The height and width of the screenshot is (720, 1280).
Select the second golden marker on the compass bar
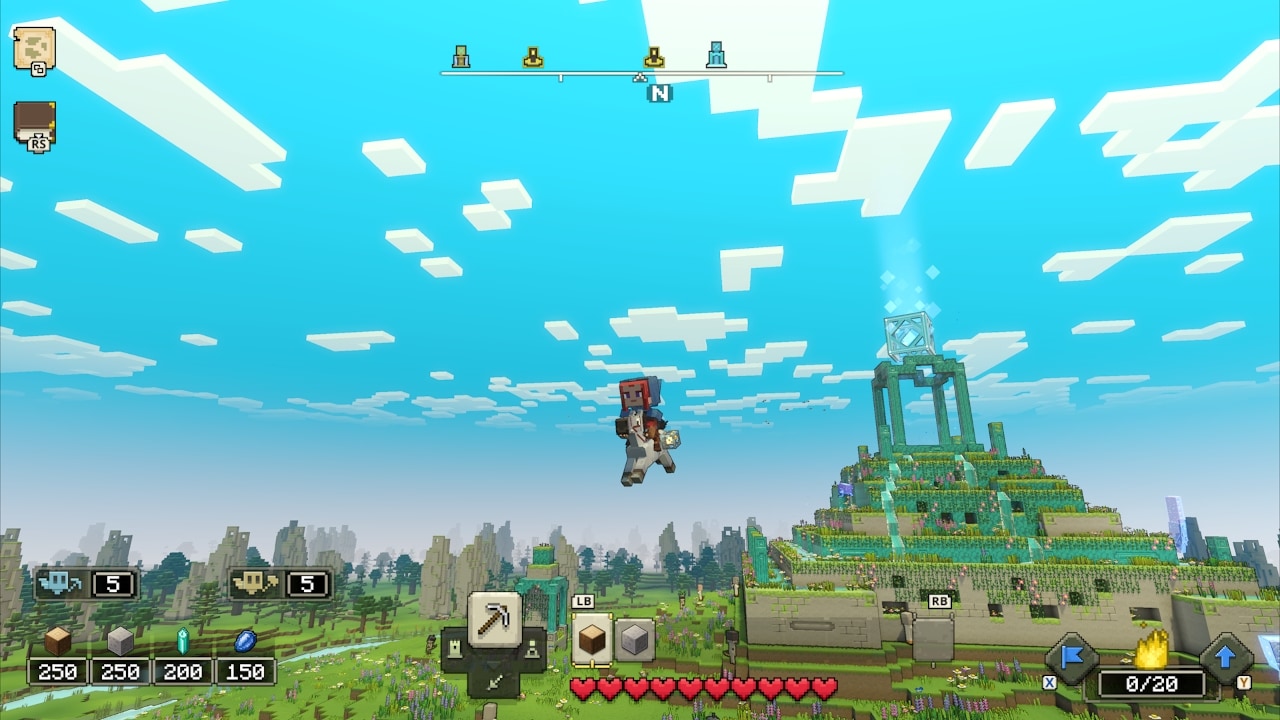click(655, 58)
